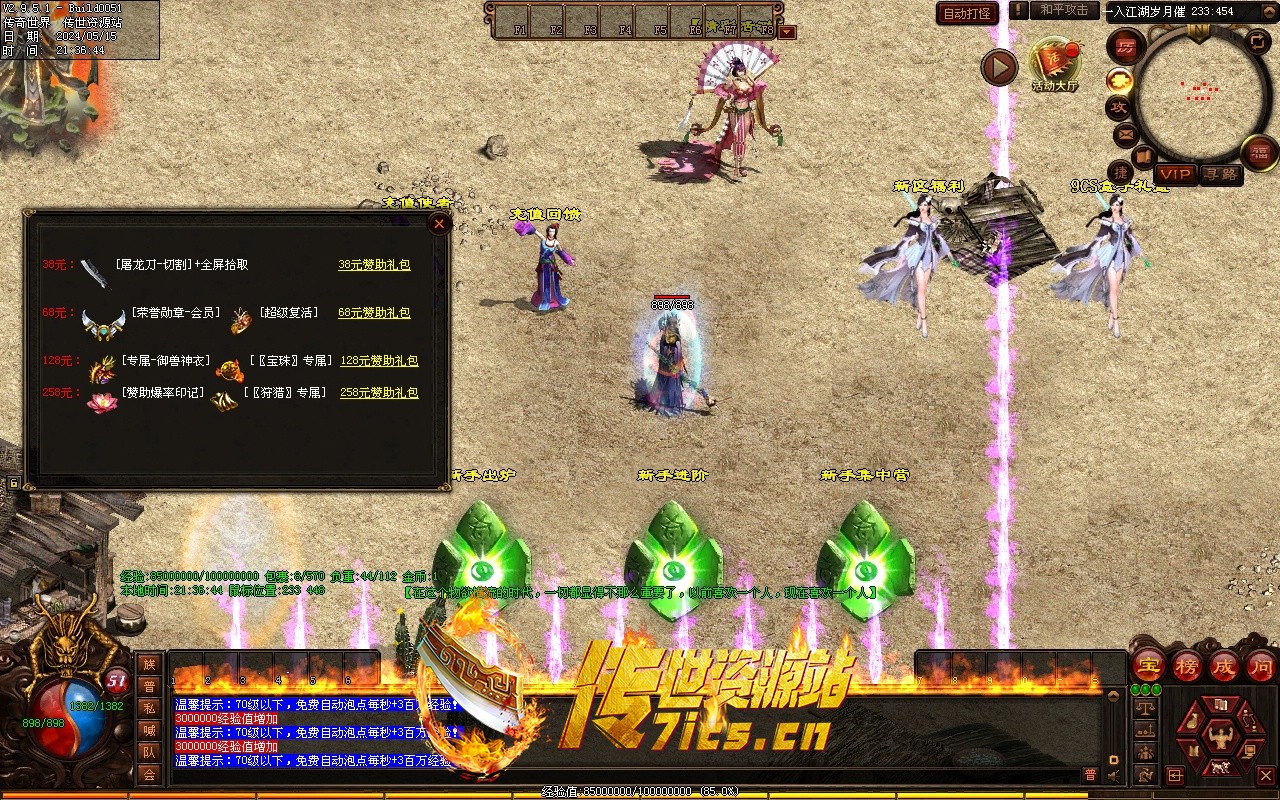Select the 喊 shout chat channel
Viewport: 1280px width, 800px height.
149,730
